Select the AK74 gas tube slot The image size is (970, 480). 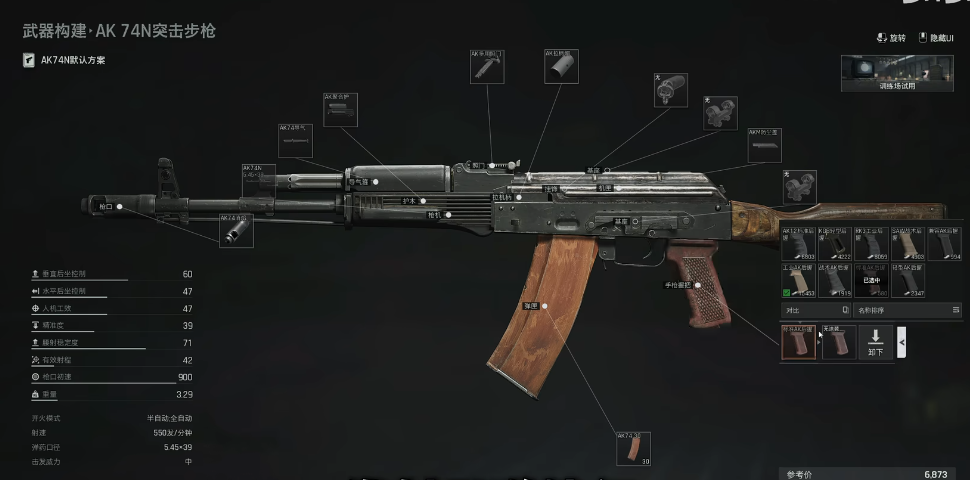[x=296, y=141]
